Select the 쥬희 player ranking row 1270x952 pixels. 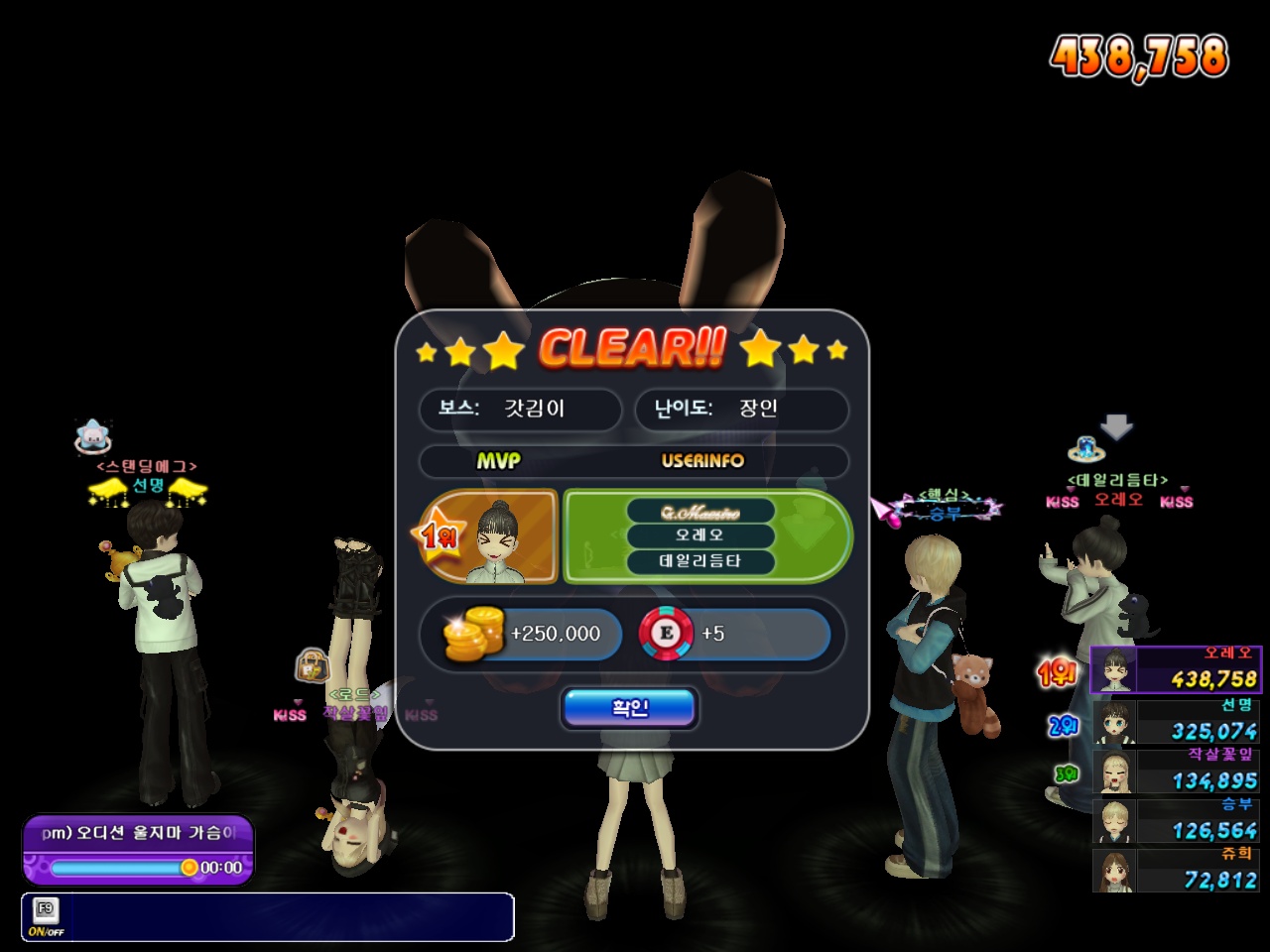click(1176, 871)
